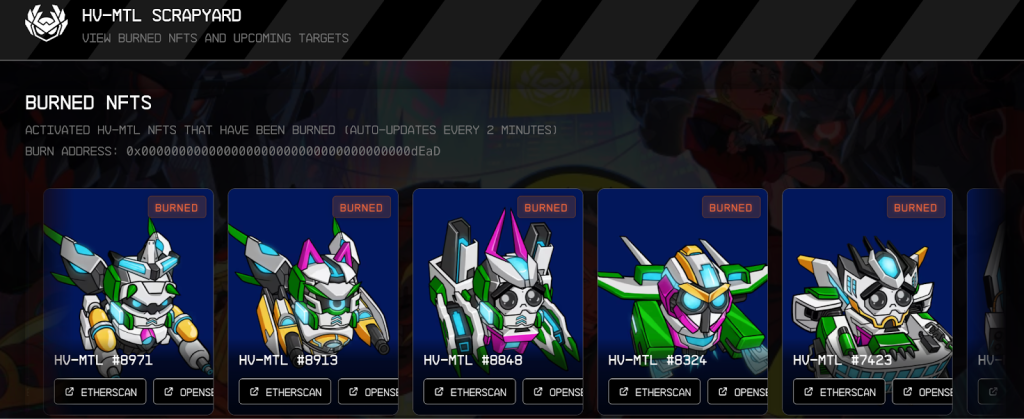Select the HV-MTL #8324 mech thumbnail
Screen dimensions: 1024x419
coord(682,285)
